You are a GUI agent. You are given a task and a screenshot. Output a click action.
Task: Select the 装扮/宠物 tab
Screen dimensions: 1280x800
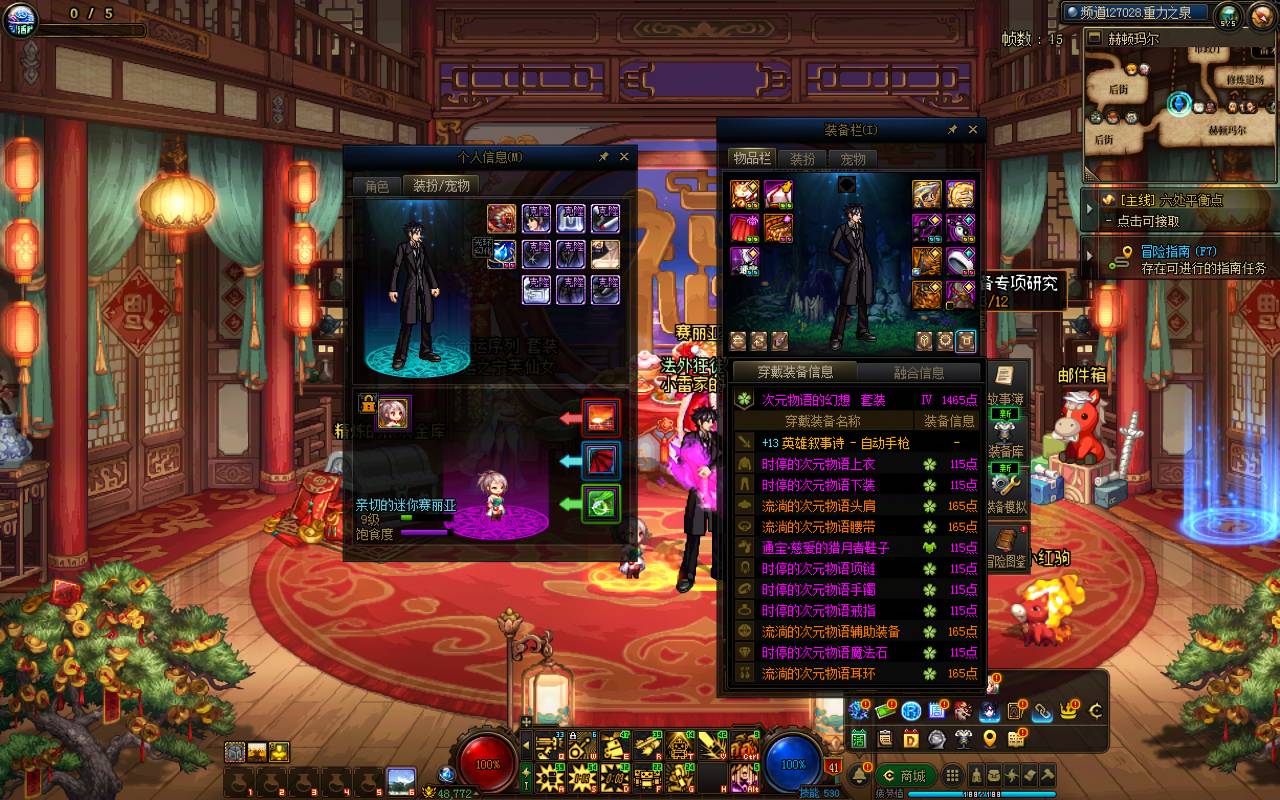[441, 186]
